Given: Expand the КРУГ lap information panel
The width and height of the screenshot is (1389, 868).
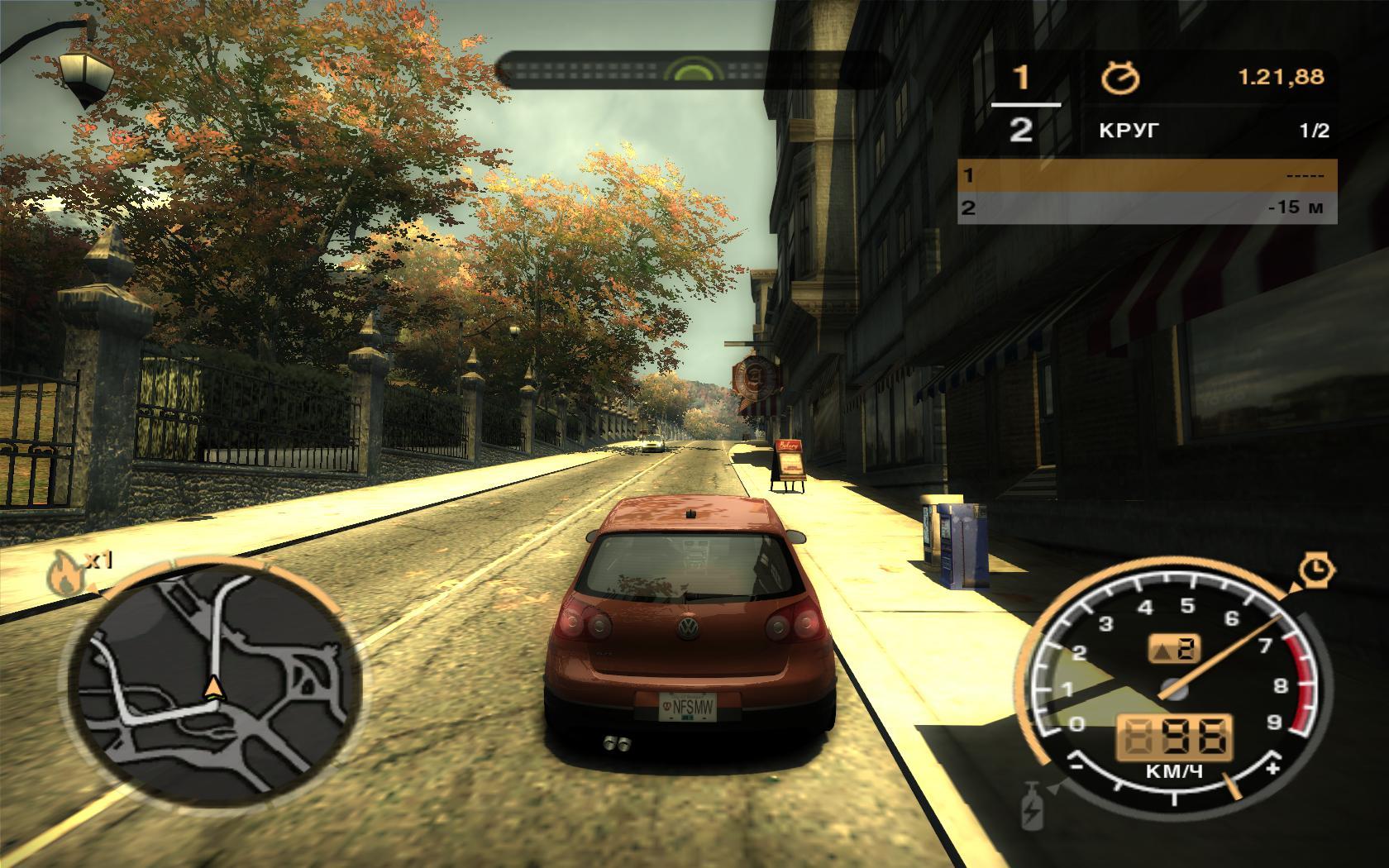Looking at the screenshot, I should [x=1129, y=128].
